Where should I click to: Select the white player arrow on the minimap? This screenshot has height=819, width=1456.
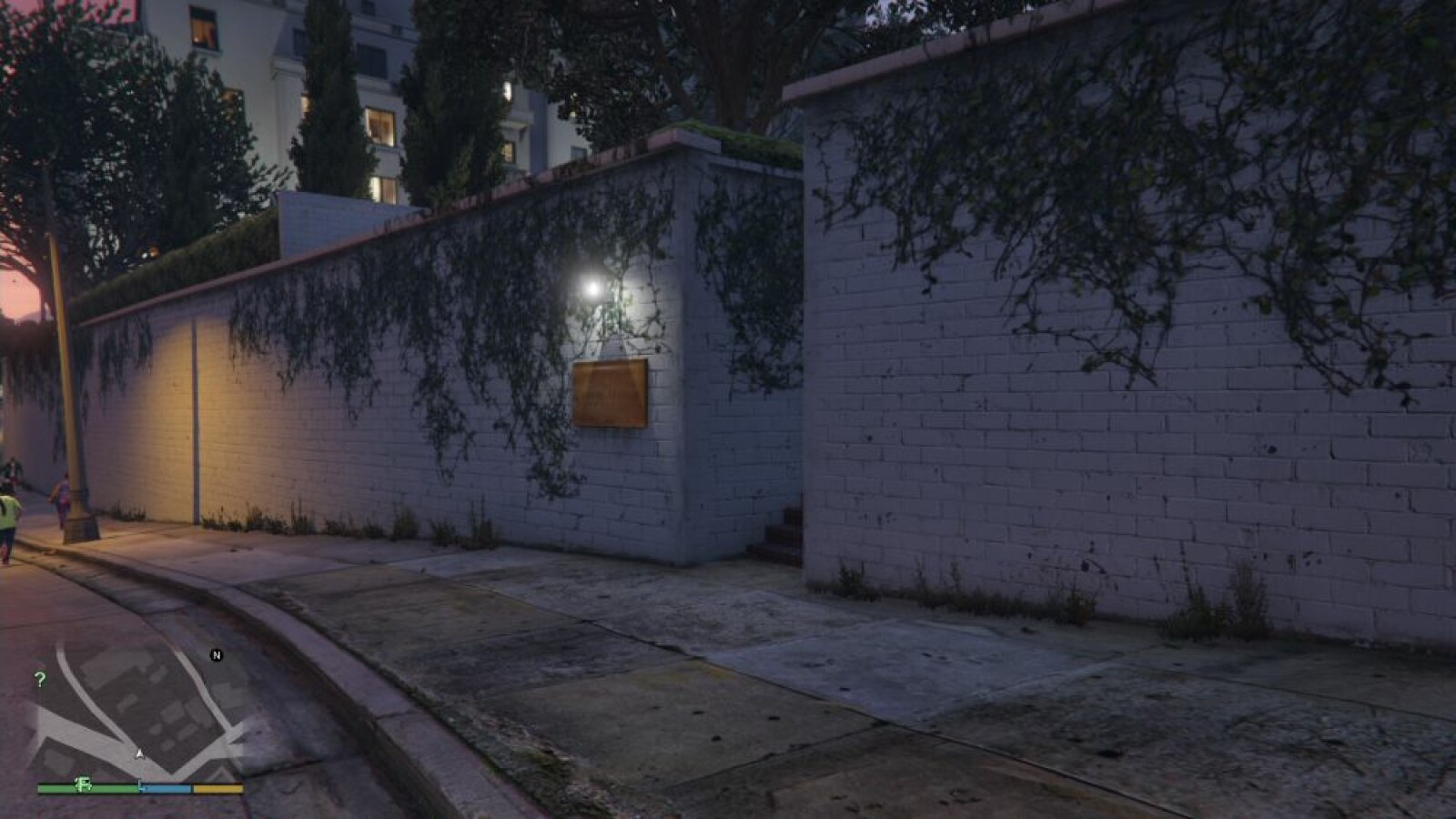click(x=139, y=753)
